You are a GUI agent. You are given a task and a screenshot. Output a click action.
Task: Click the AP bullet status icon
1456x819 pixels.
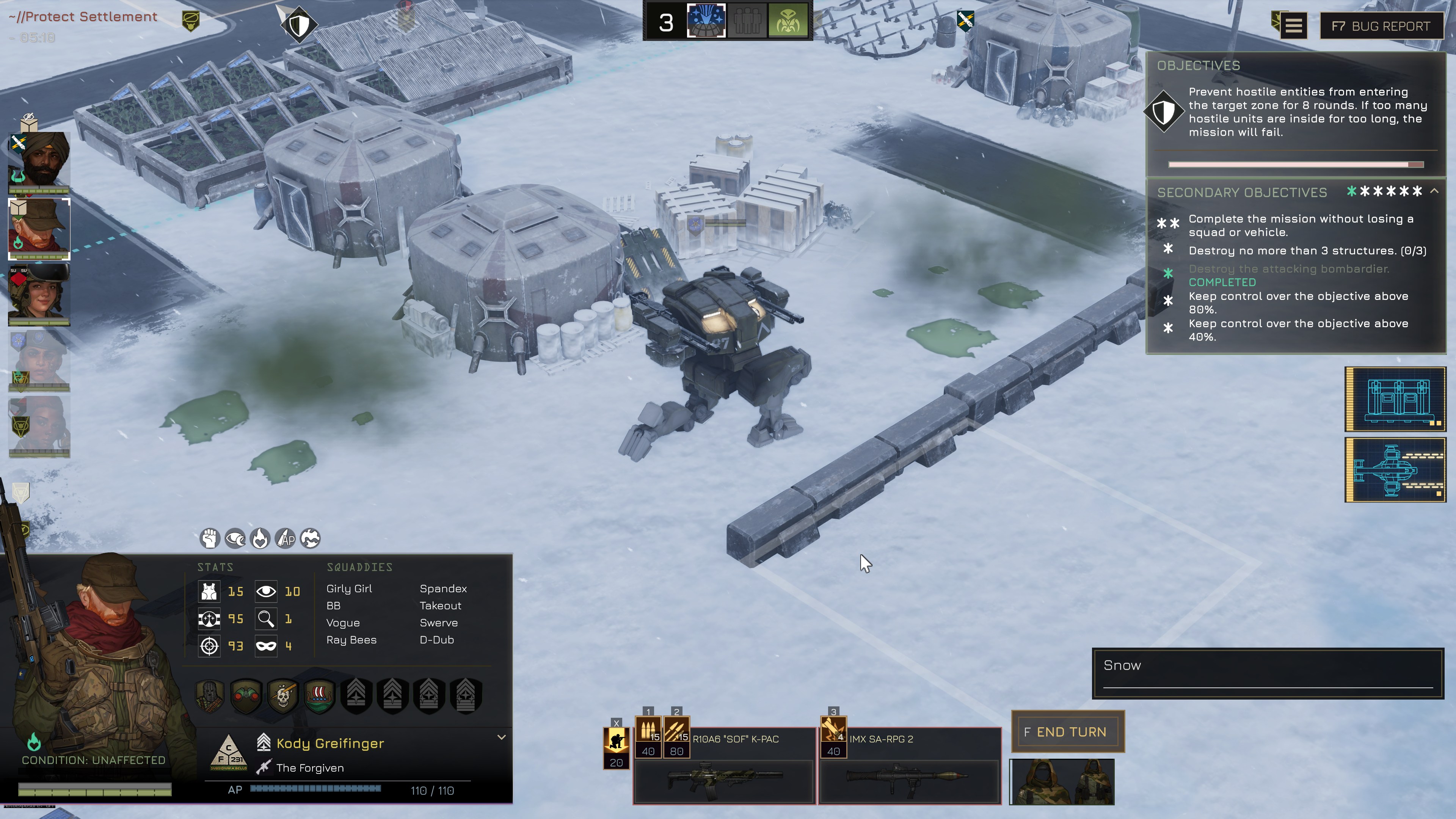click(286, 538)
